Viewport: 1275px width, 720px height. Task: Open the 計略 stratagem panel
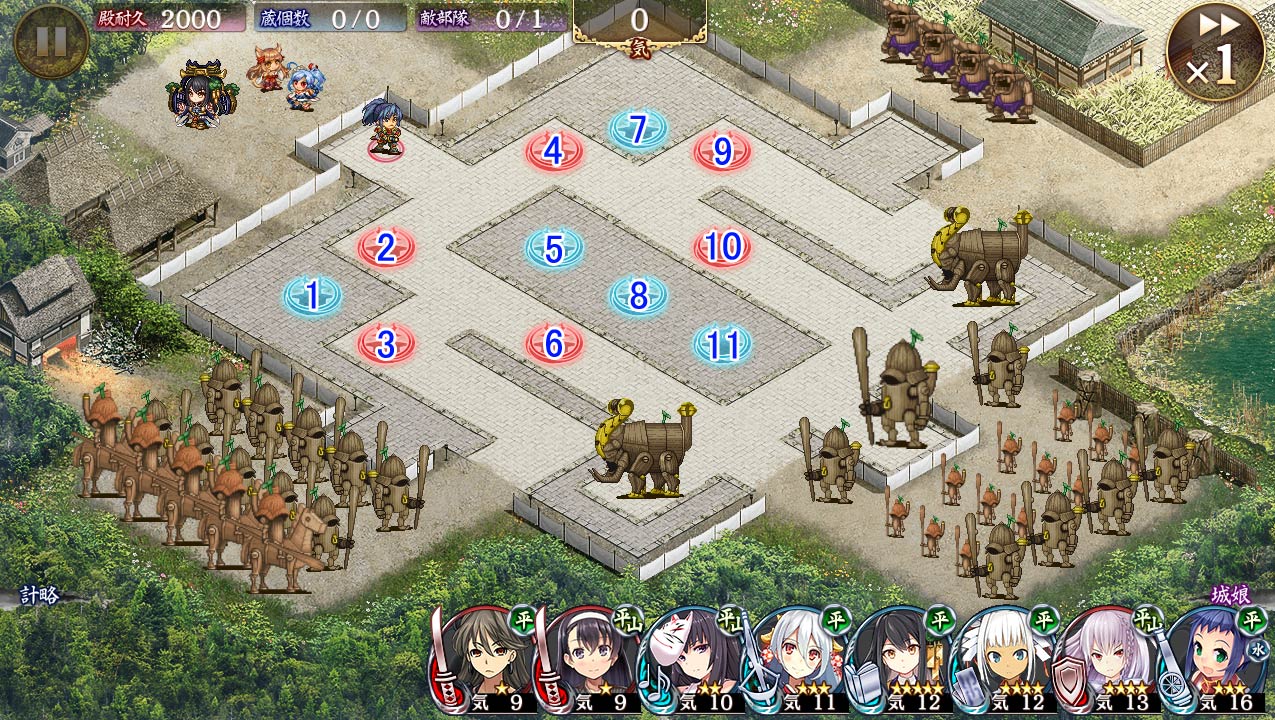pyautogui.click(x=40, y=595)
